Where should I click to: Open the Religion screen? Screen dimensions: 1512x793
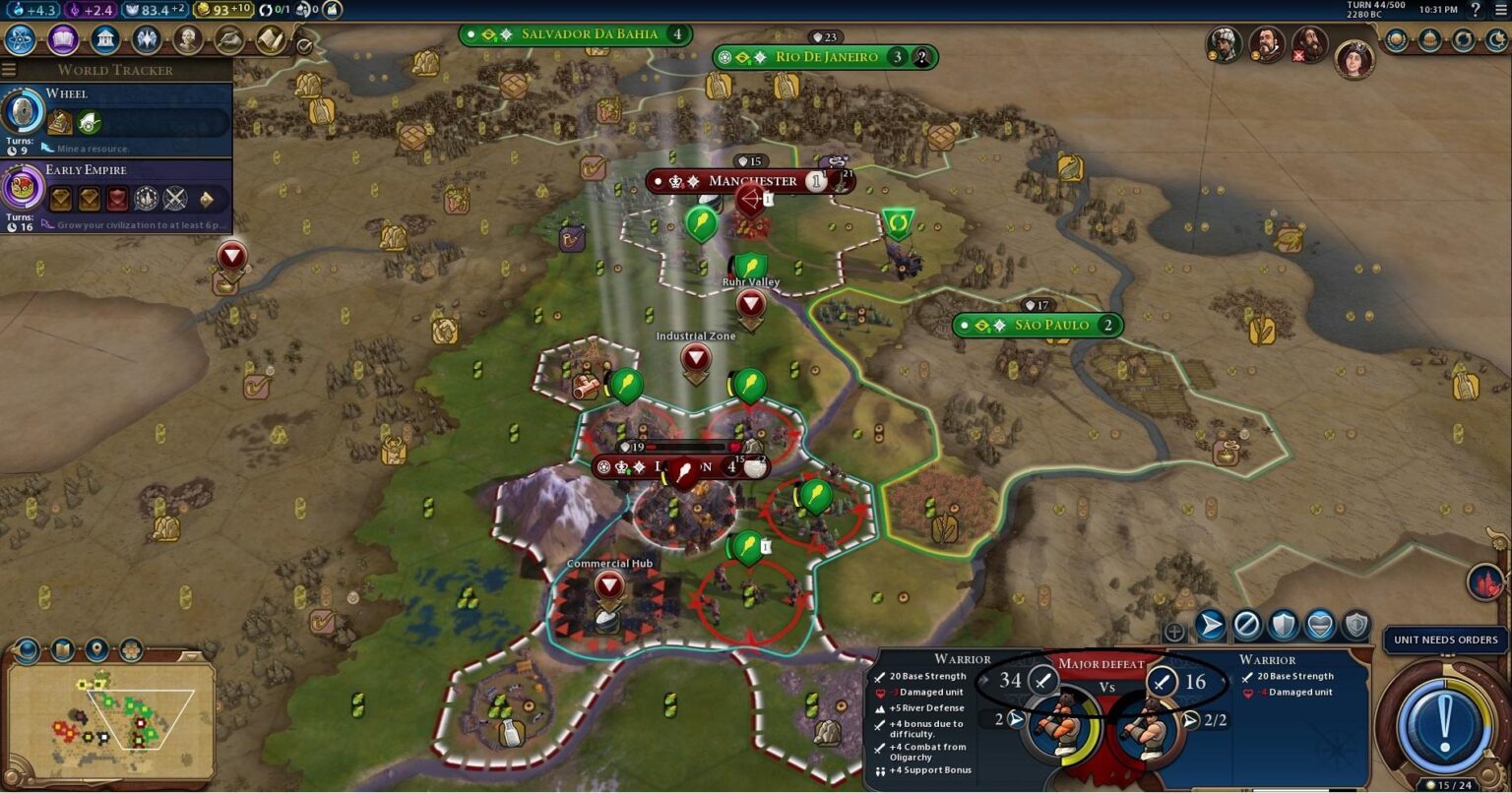(145, 40)
